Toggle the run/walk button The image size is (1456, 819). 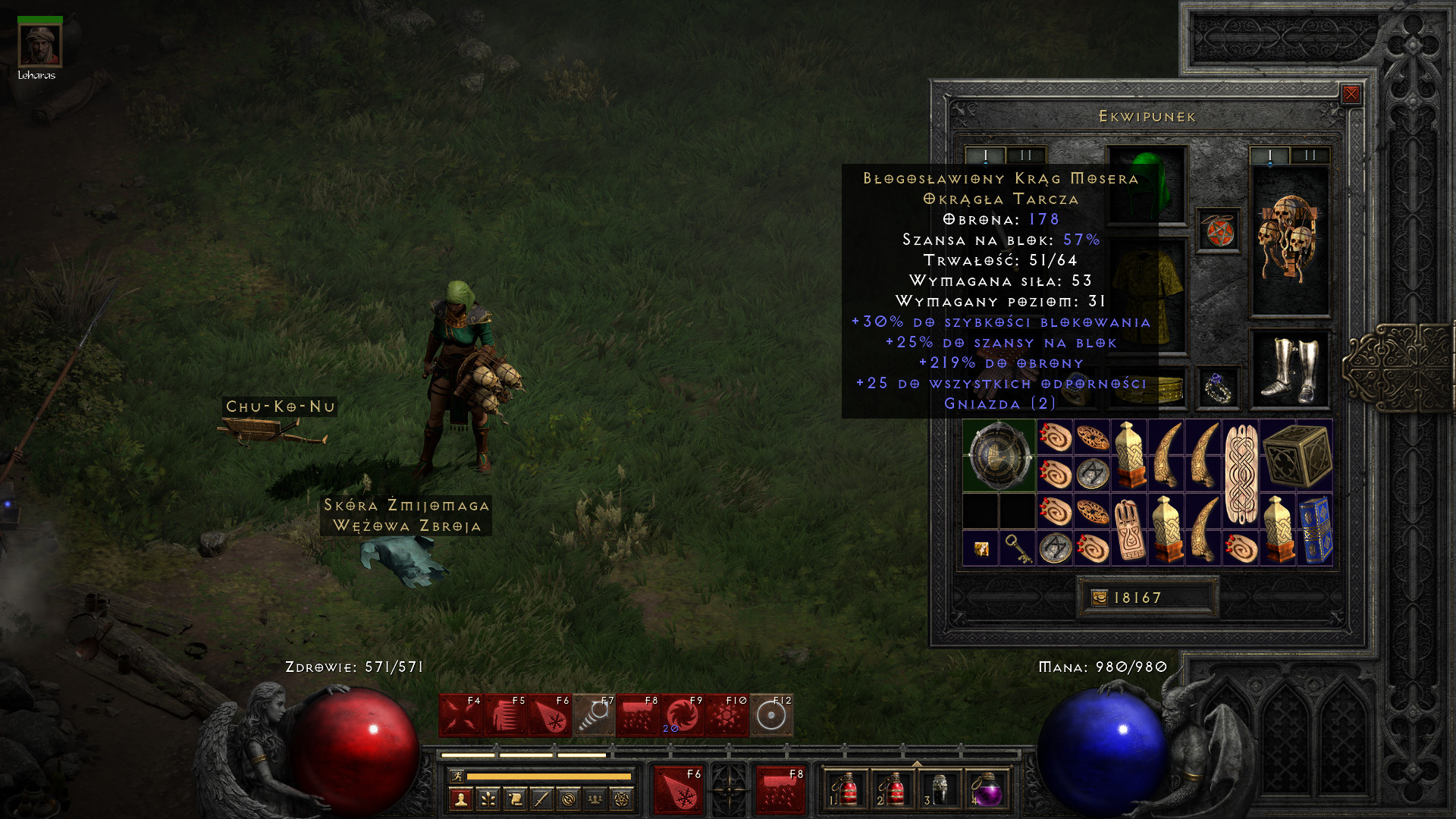(457, 776)
